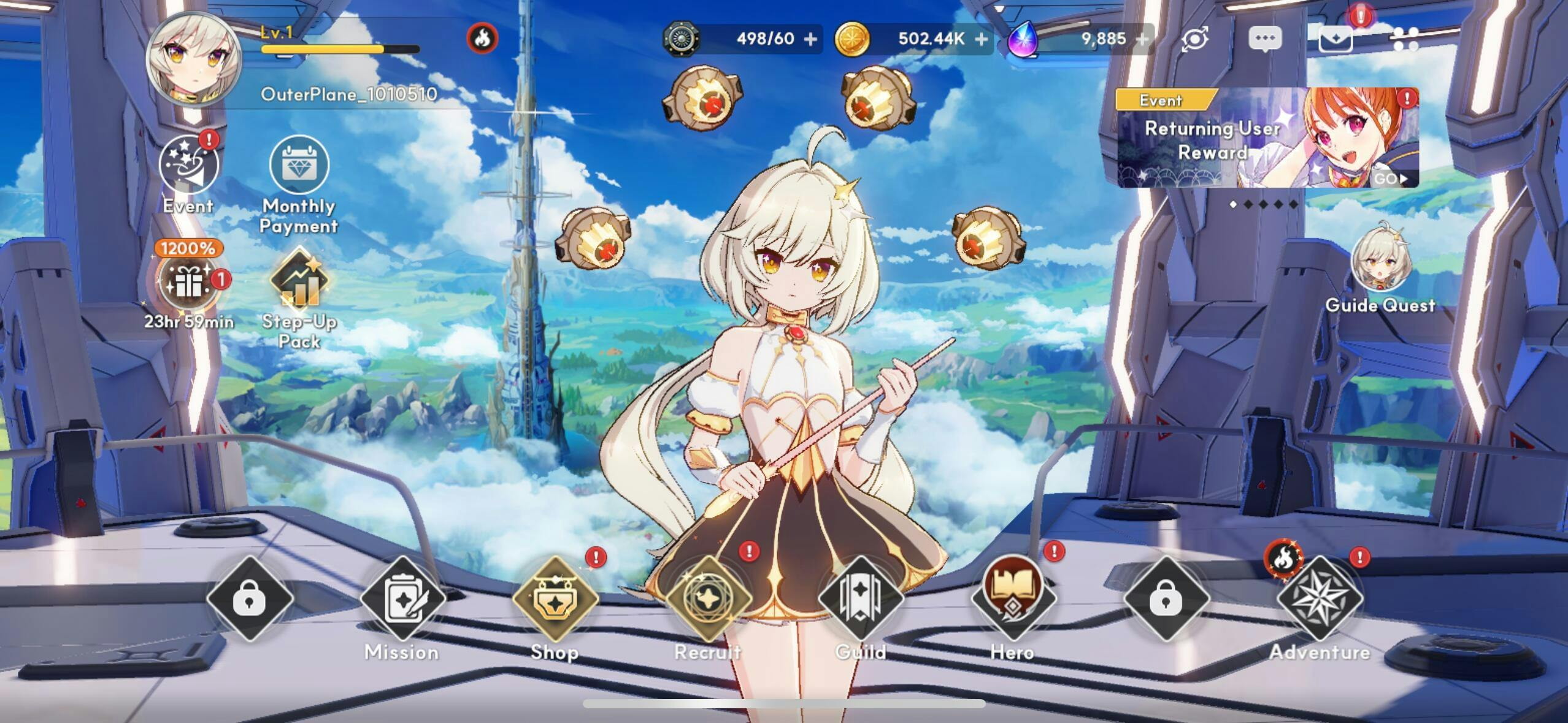Open the player profile avatar
This screenshot has width=1568, height=723.
(x=194, y=59)
